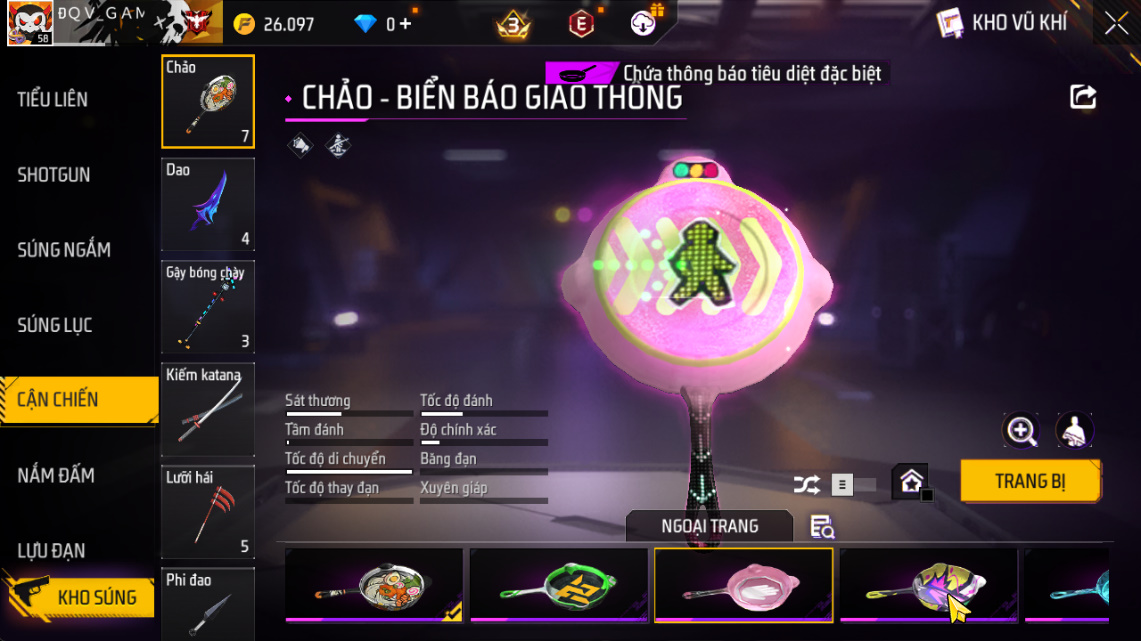Image resolution: width=1141 pixels, height=641 pixels.
Task: Add diamonds via the plus button
Action: coord(405,24)
